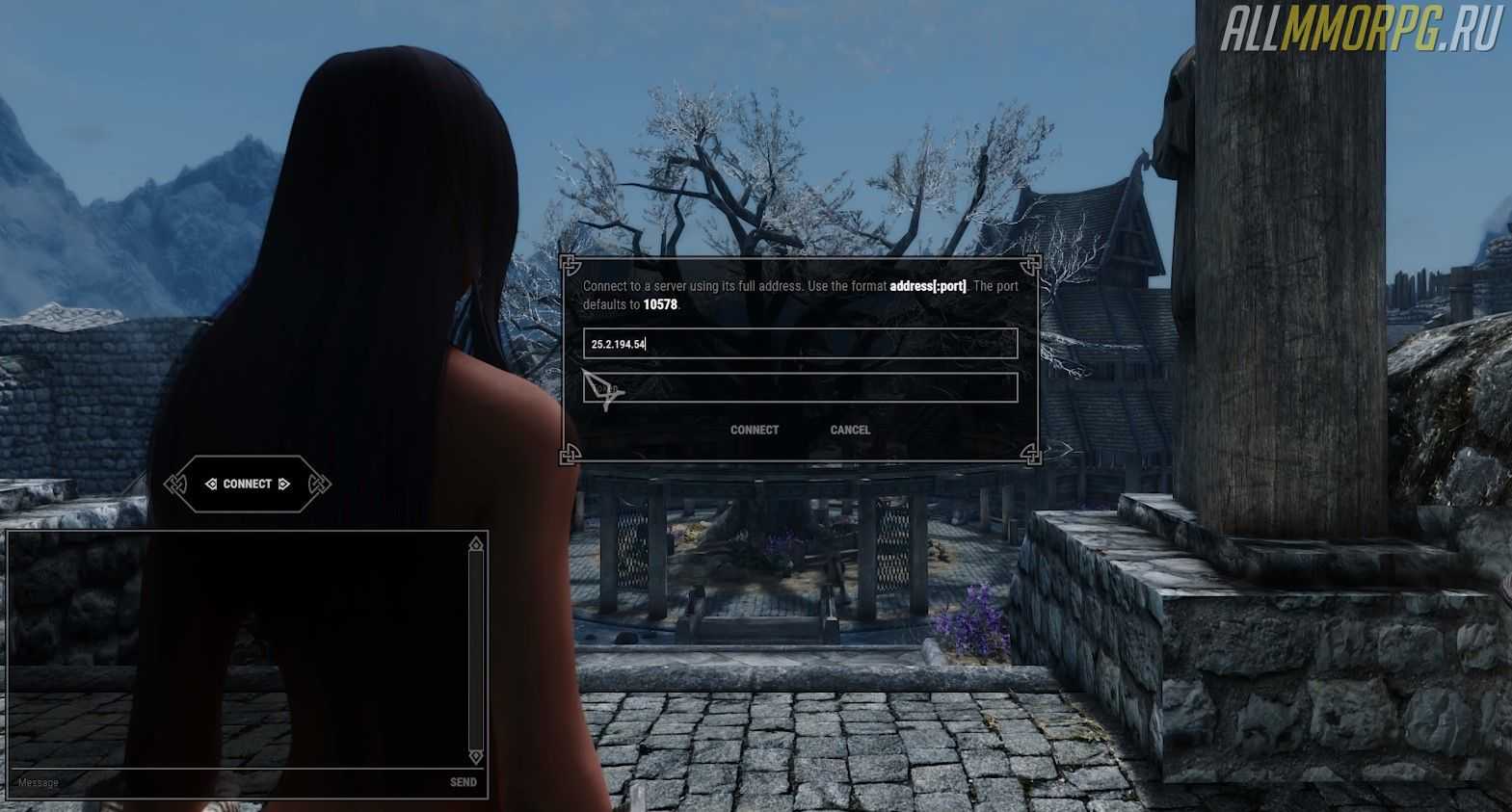Open the framed CONNECT button above chat
Viewport: 1512px width, 812px height.
coord(247,484)
